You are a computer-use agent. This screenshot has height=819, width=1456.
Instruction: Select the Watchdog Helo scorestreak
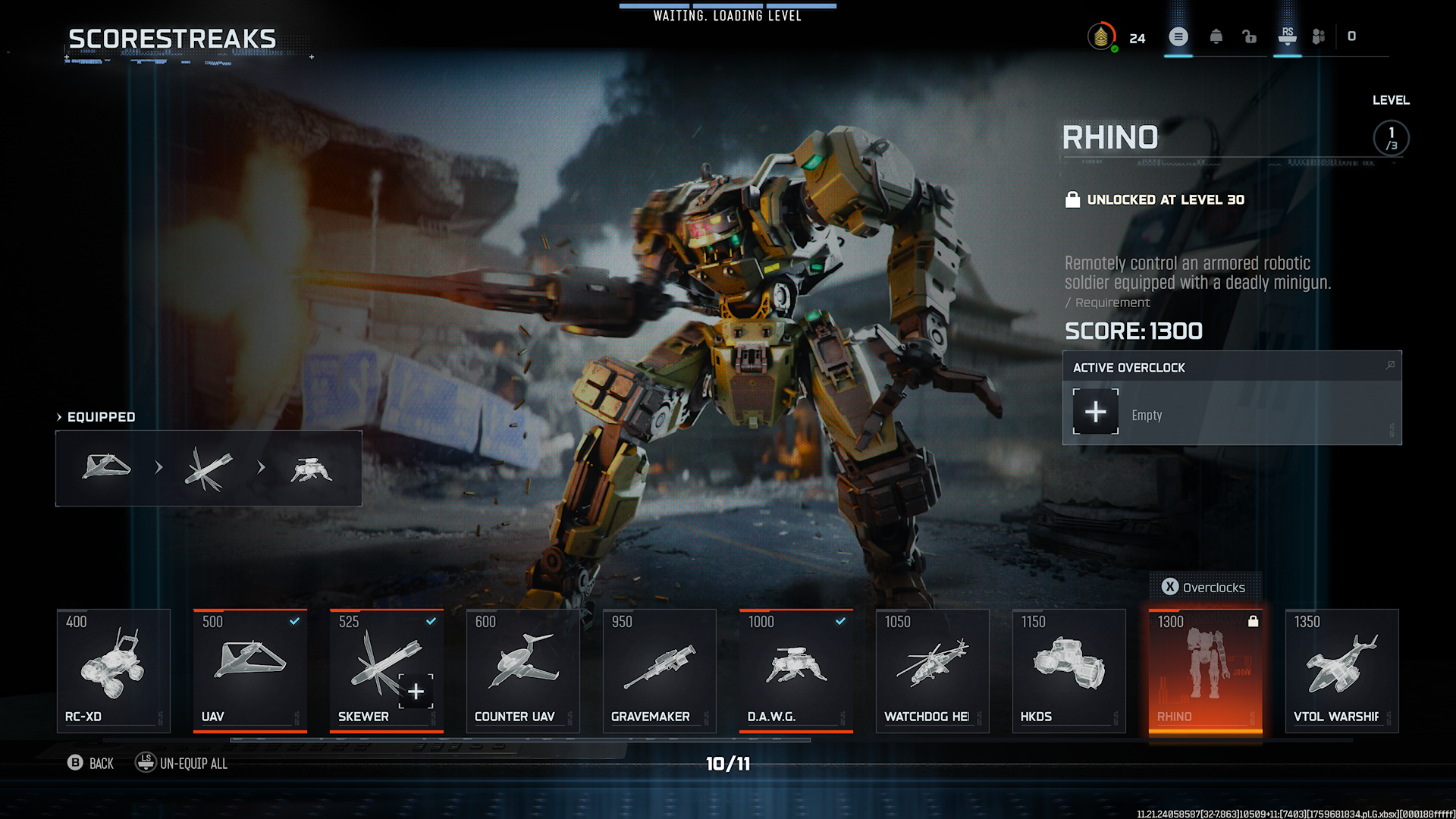933,670
